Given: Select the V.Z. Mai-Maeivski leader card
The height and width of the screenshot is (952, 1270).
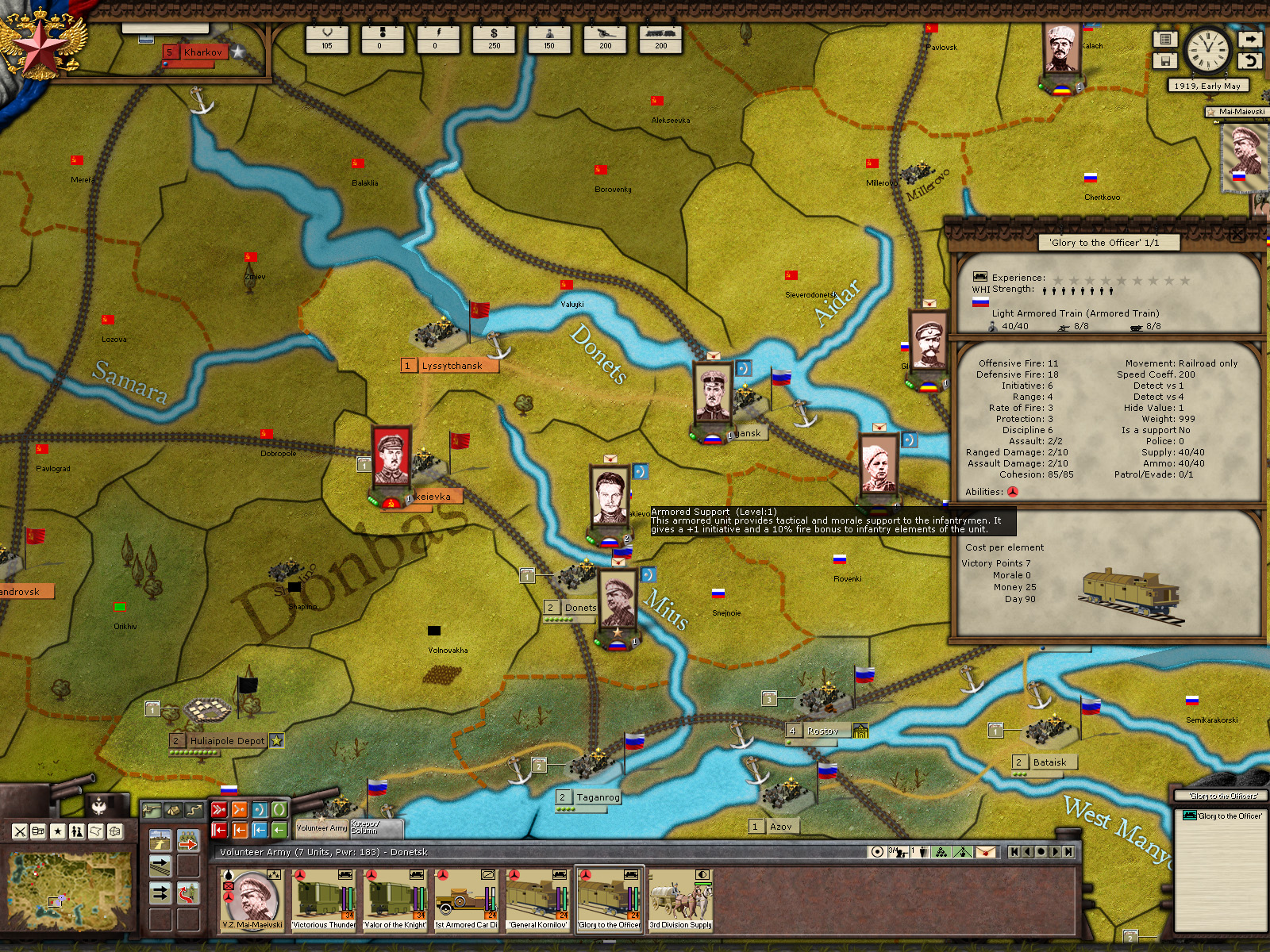Looking at the screenshot, I should click(252, 900).
